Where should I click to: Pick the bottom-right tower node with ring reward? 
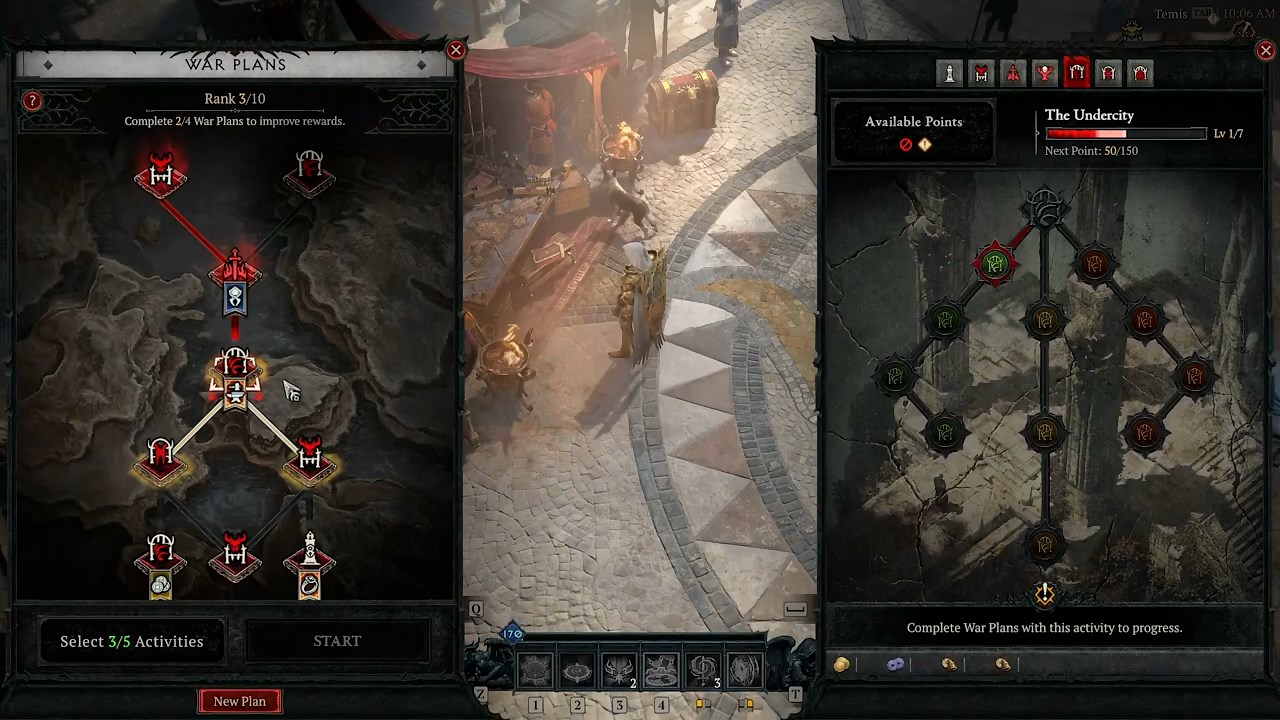coord(309,565)
